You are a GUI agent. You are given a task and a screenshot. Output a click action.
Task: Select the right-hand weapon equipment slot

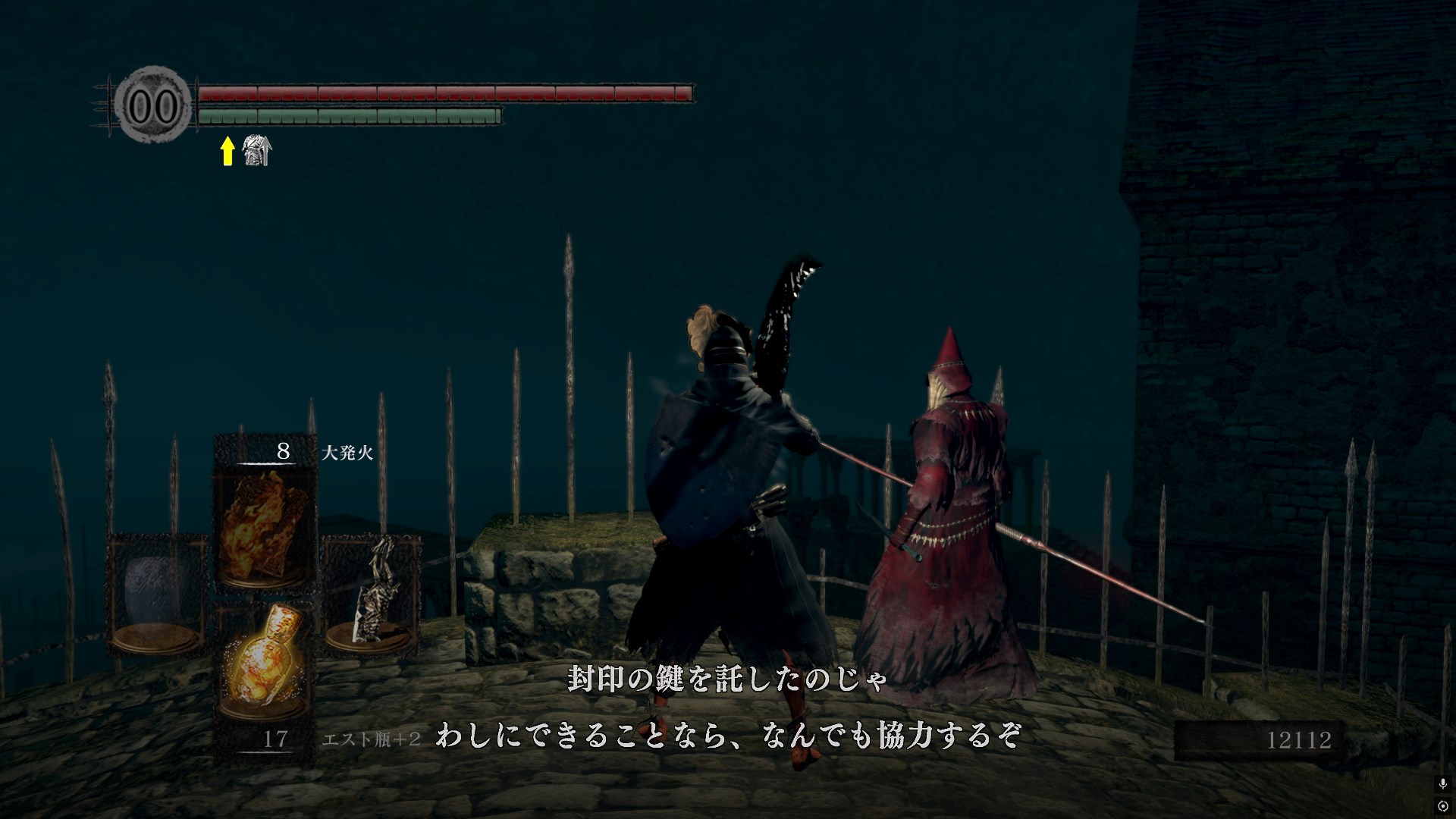[x=372, y=594]
